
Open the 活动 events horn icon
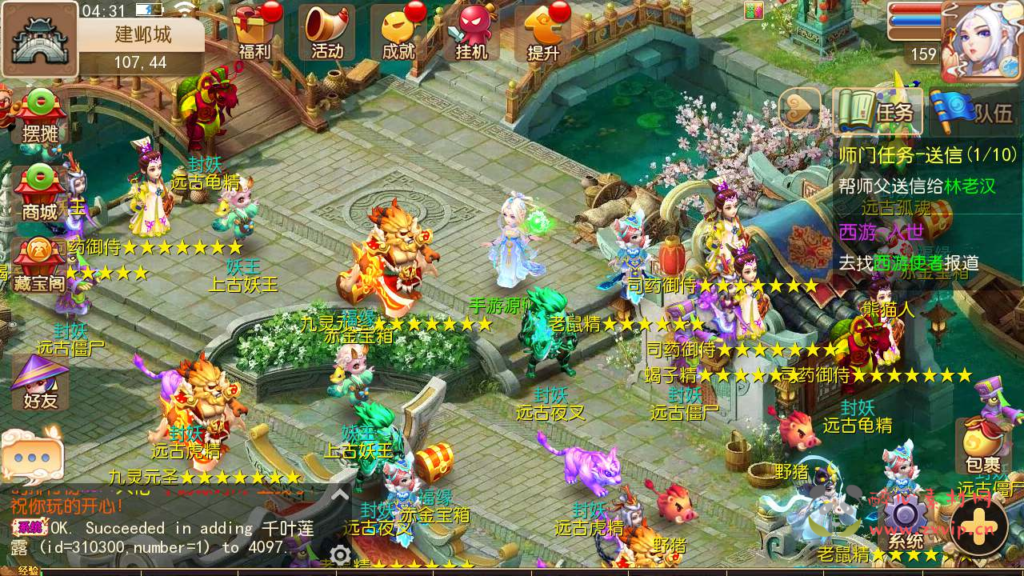point(327,31)
